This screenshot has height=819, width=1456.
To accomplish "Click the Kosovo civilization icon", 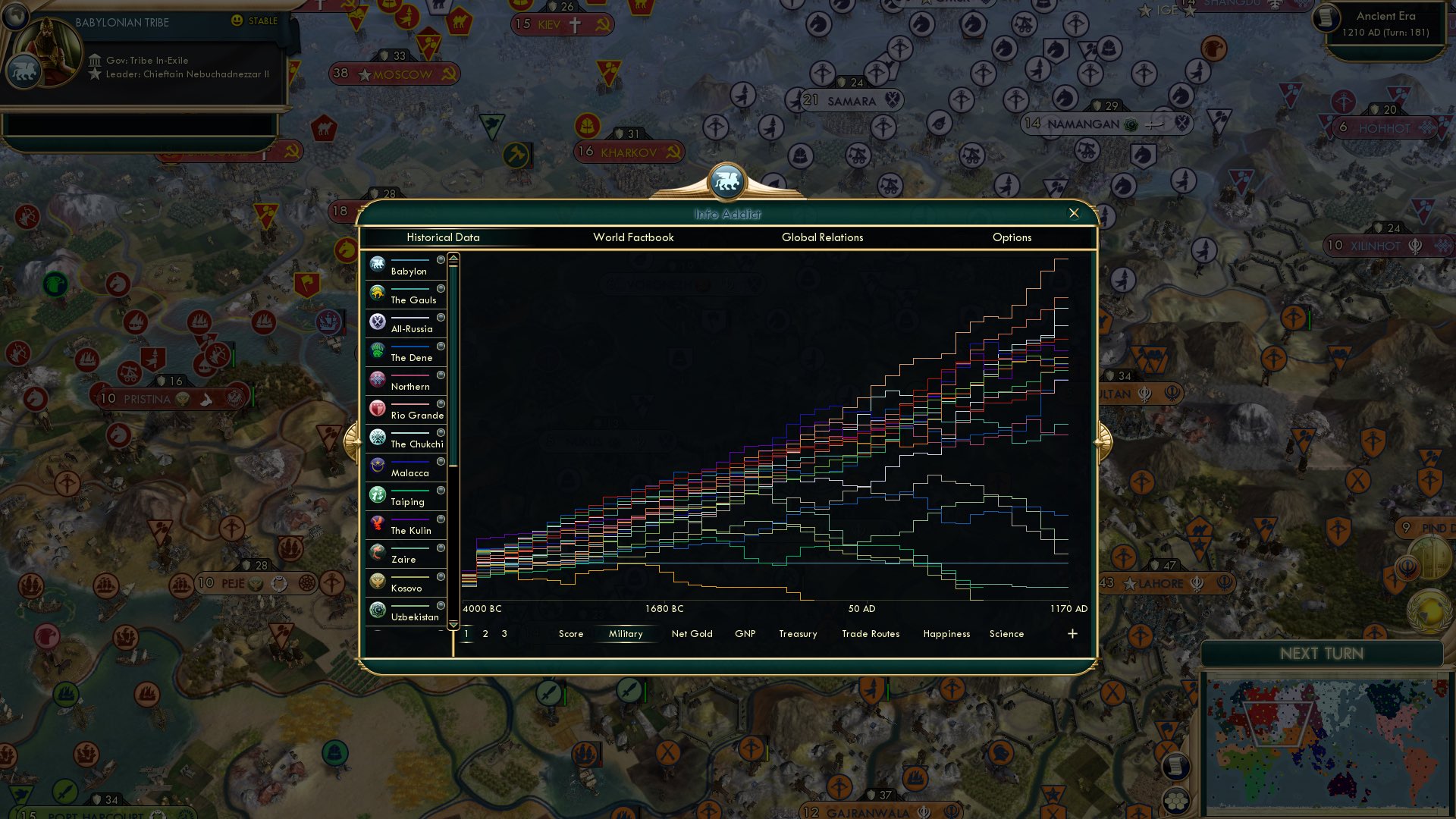I will 377,581.
